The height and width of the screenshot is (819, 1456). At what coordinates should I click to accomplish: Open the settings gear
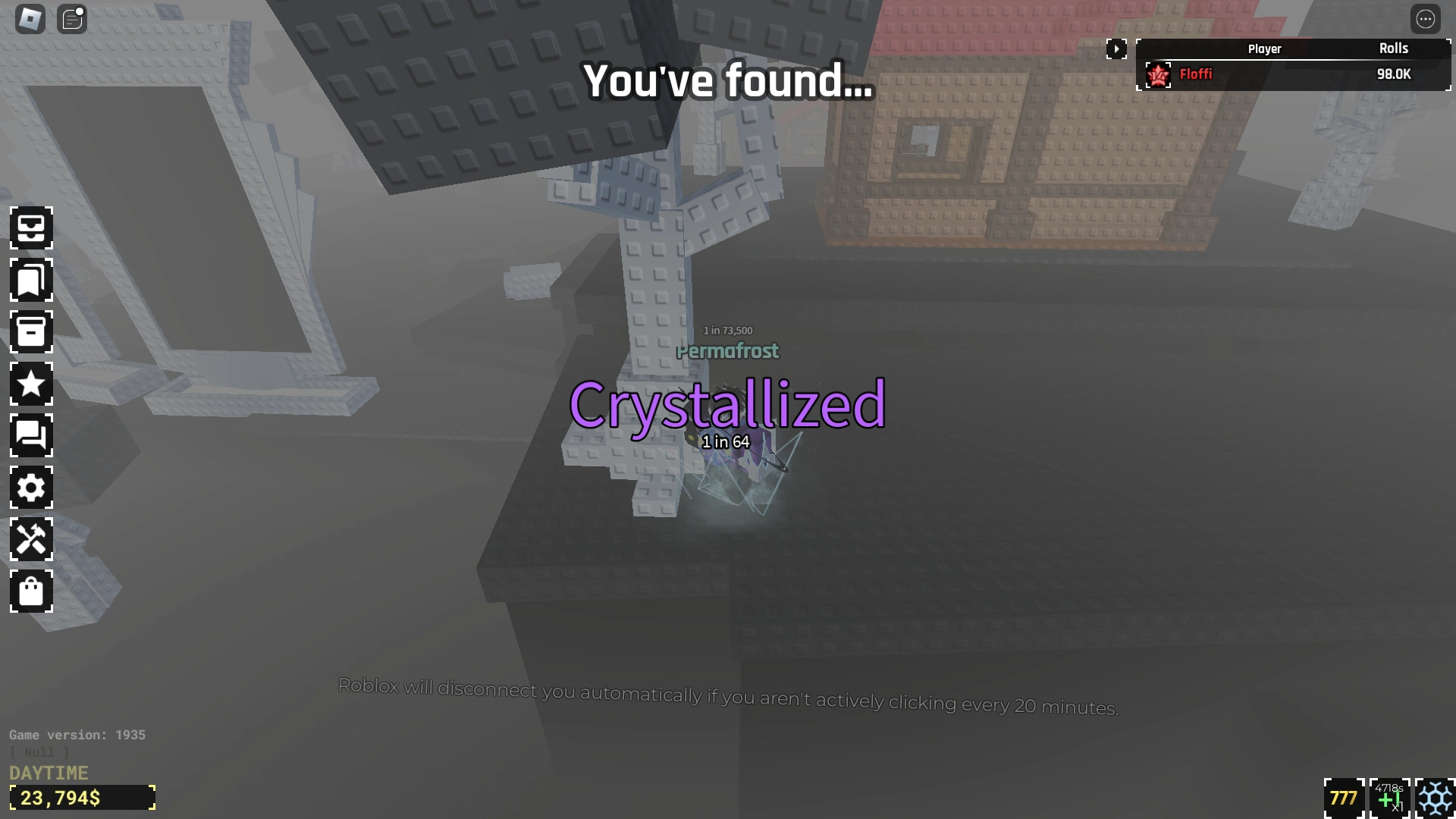point(31,488)
